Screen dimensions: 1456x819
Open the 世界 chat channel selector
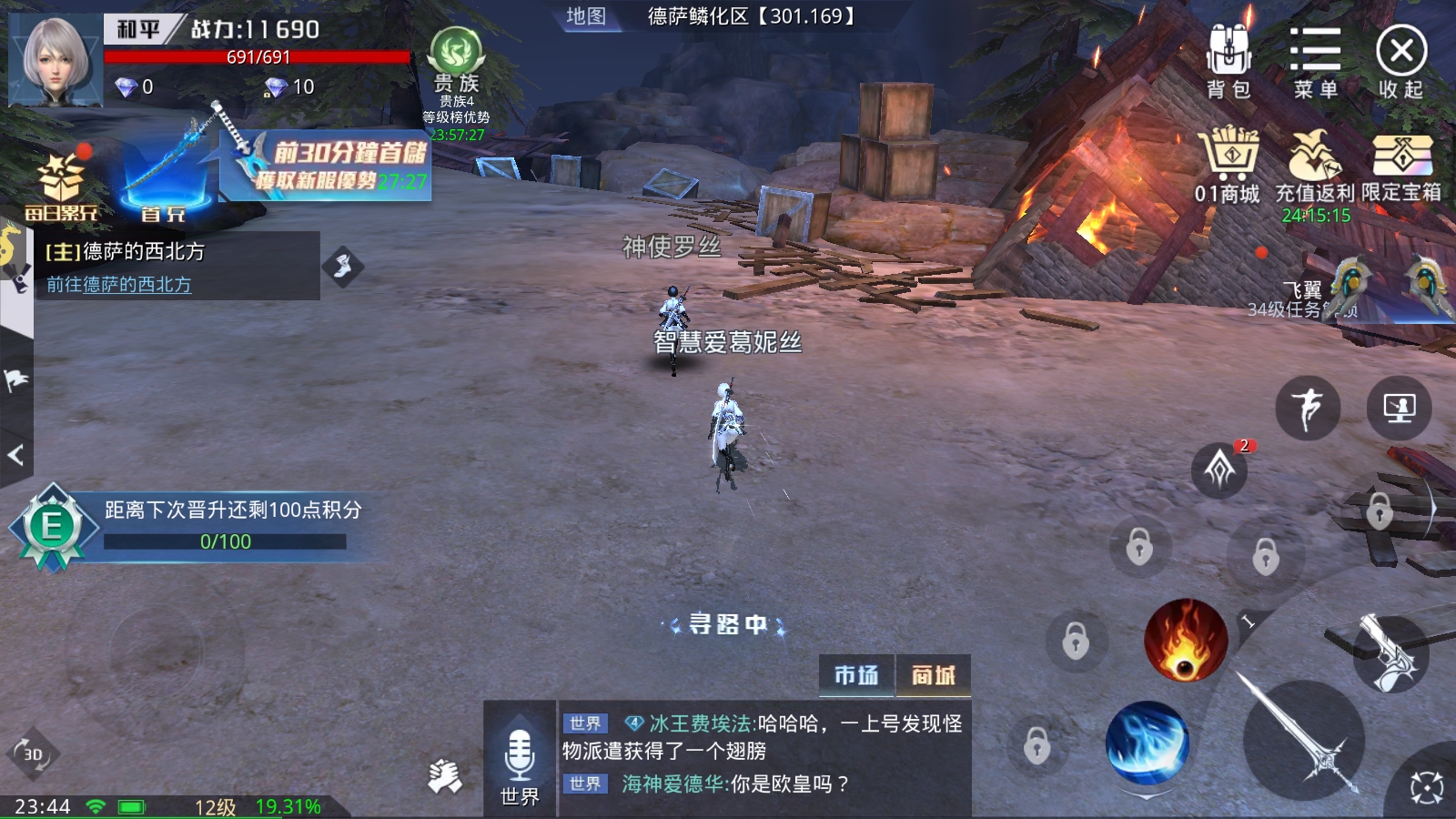tap(519, 794)
